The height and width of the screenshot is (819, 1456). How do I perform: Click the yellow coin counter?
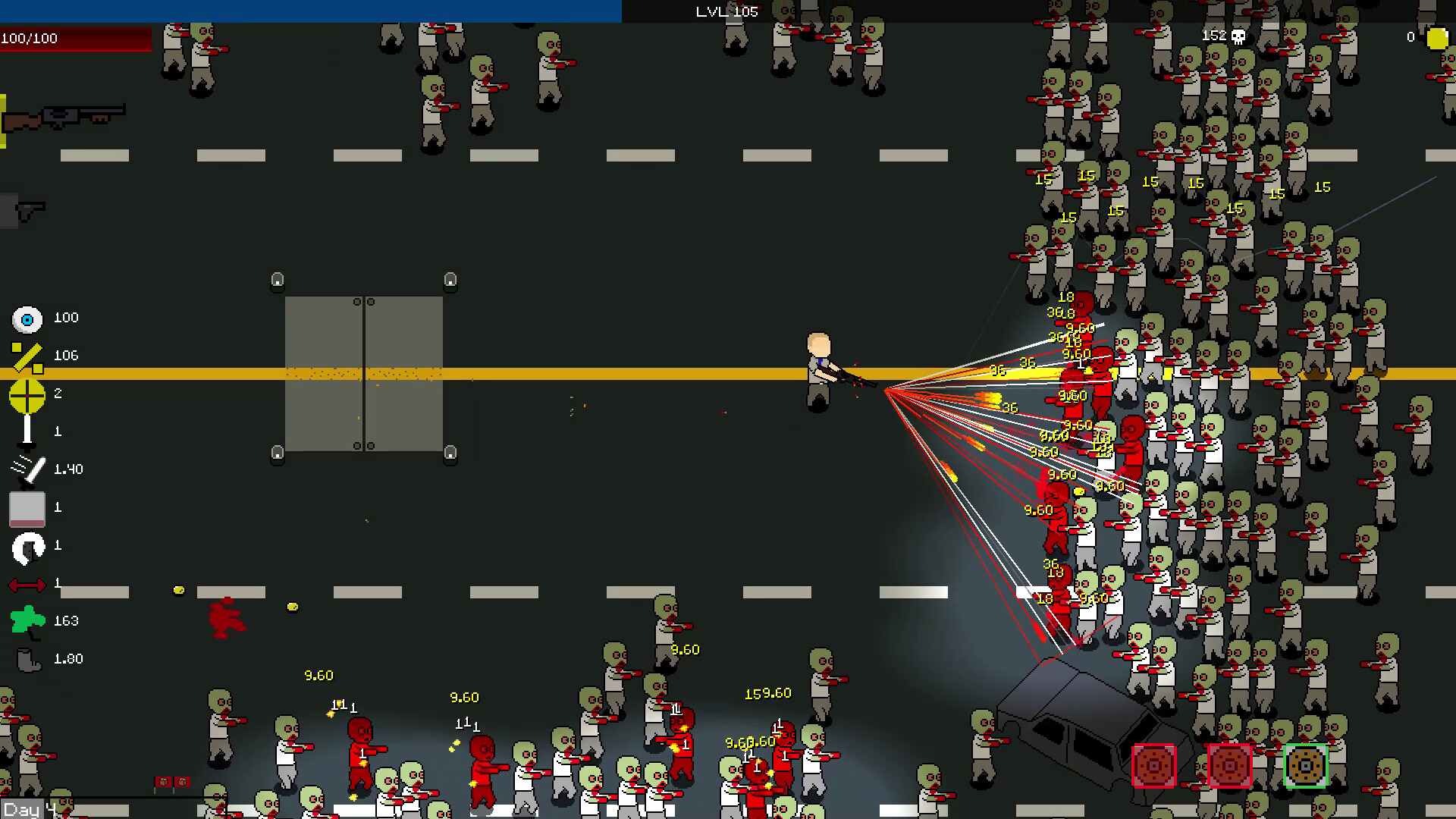(1437, 37)
